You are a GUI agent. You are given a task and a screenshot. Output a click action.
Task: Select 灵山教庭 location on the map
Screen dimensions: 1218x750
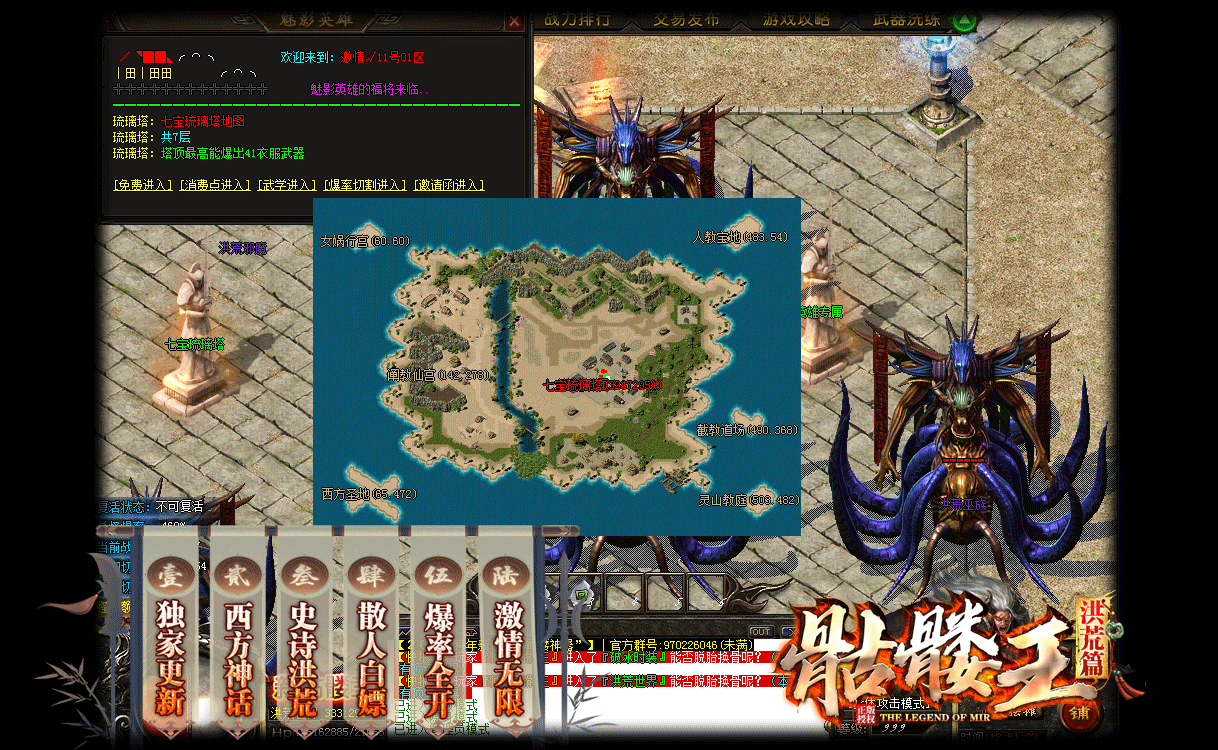[748, 500]
